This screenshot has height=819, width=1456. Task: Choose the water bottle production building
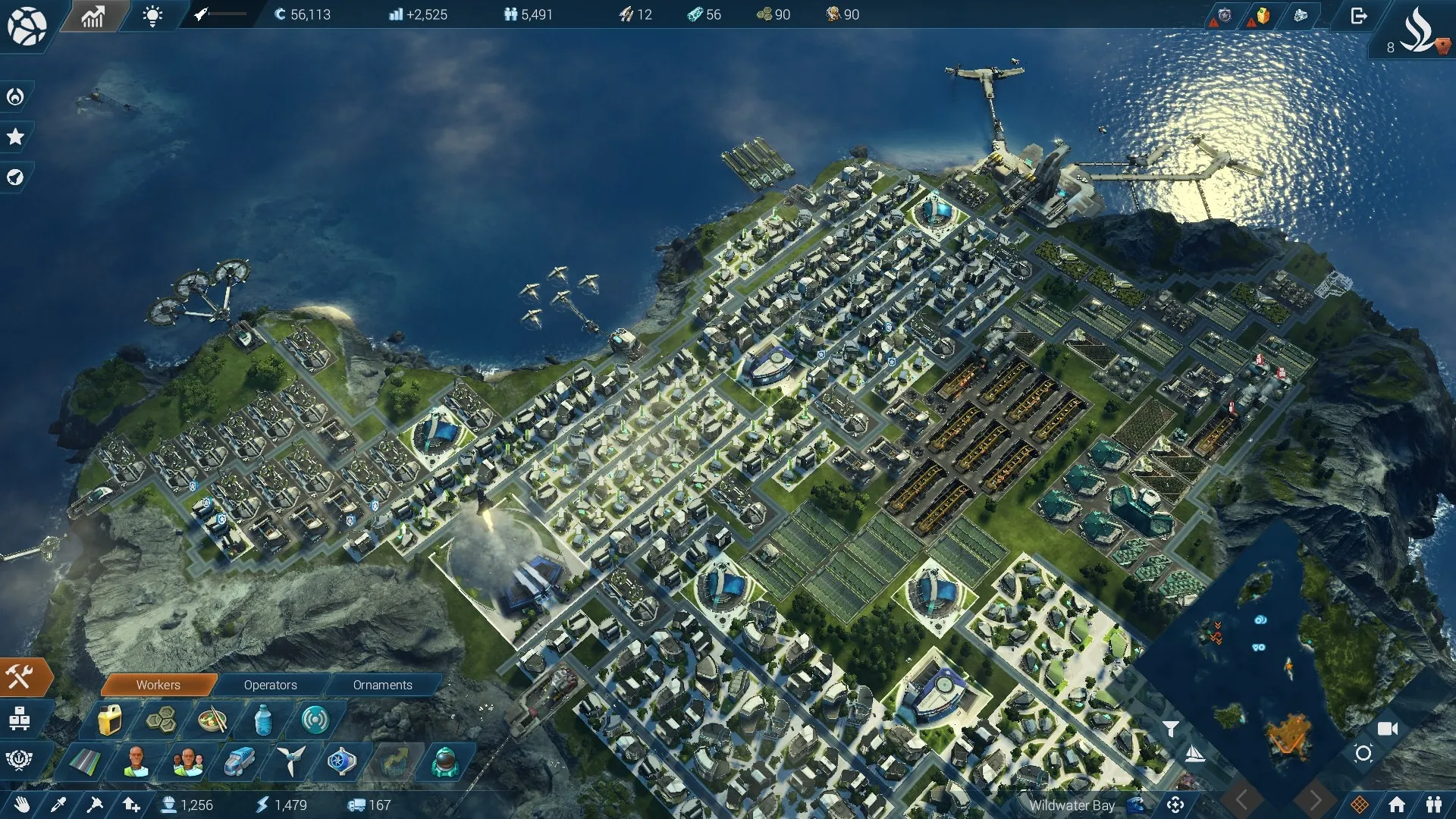point(263,720)
